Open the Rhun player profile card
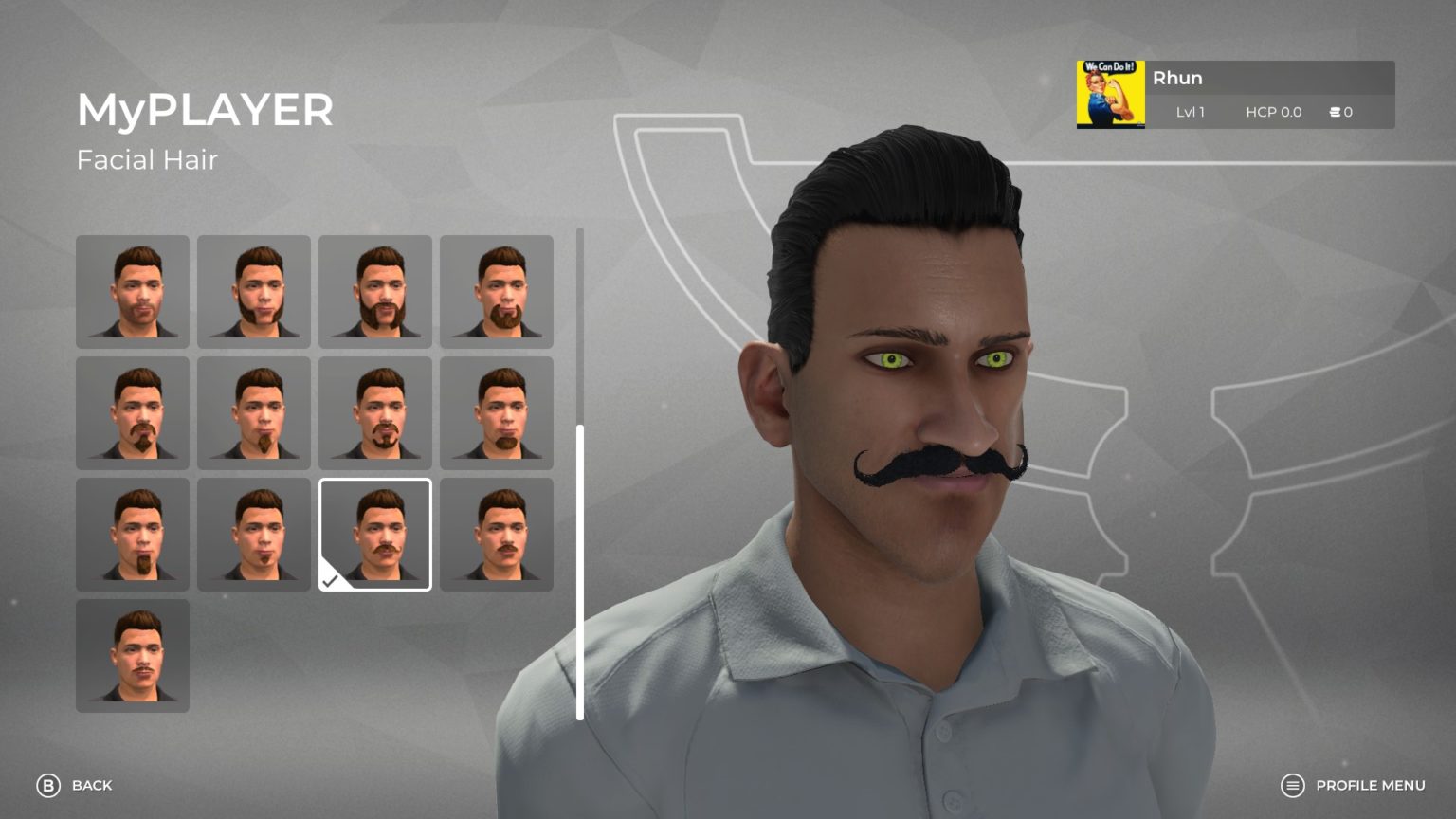The height and width of the screenshot is (819, 1456). coord(1235,95)
